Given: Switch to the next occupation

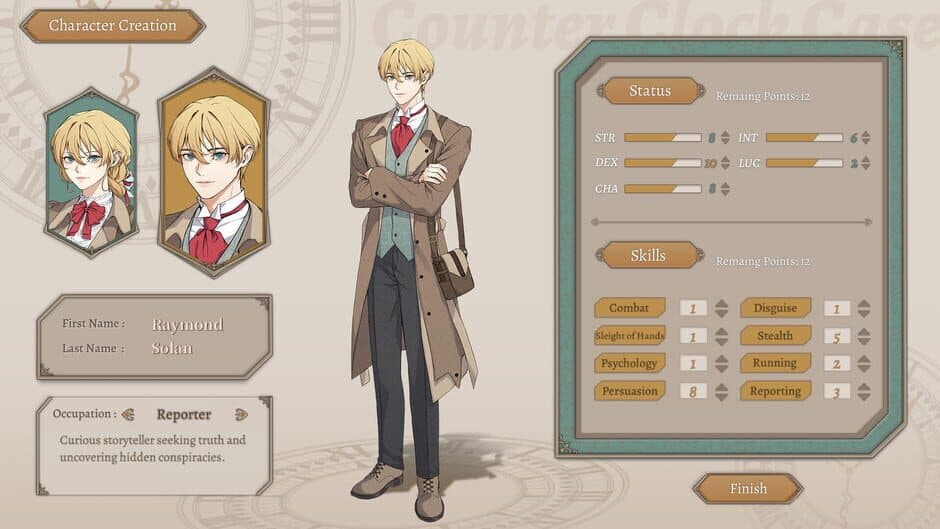Looking at the screenshot, I should tap(241, 414).
